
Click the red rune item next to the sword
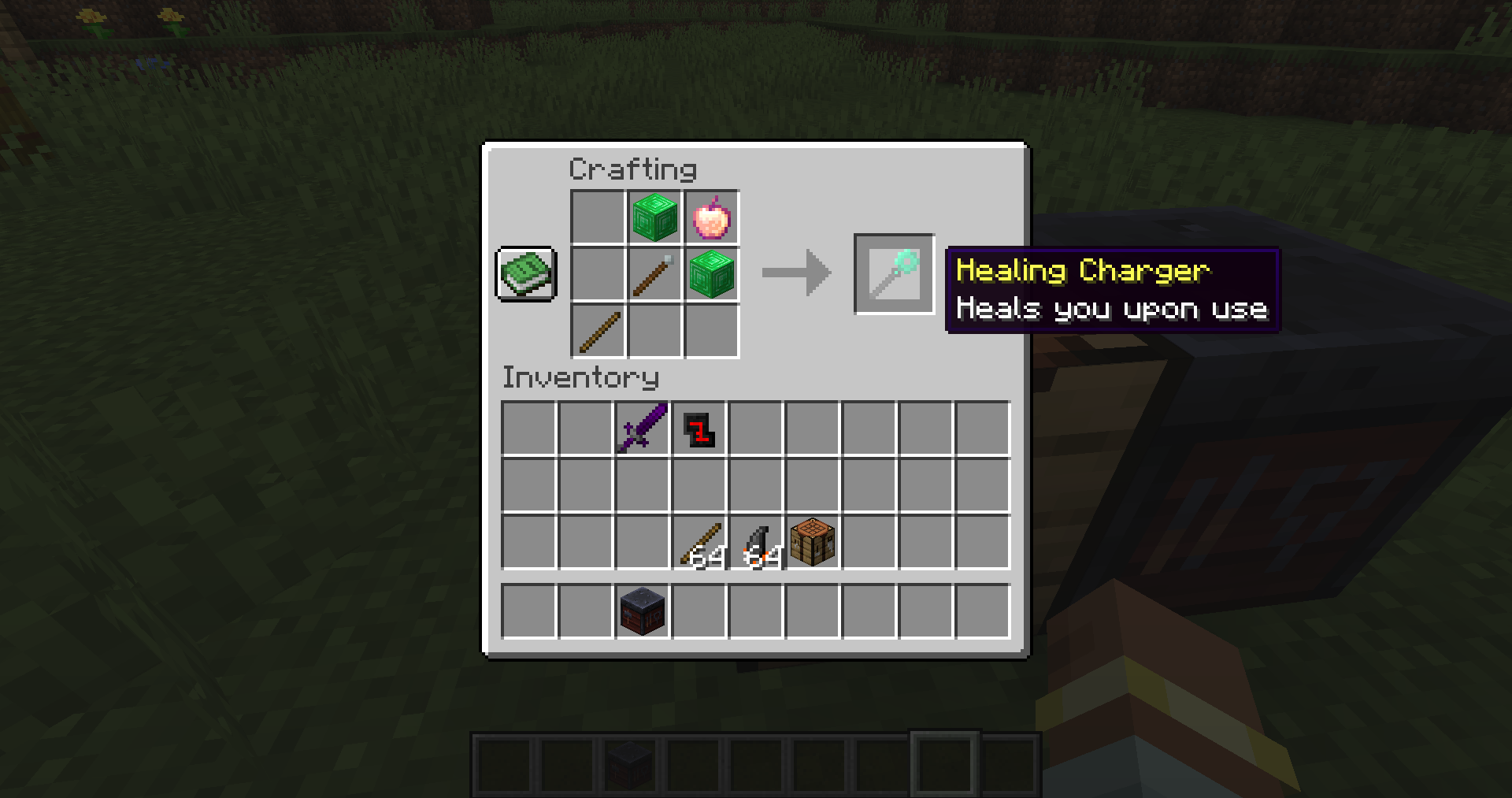699,428
